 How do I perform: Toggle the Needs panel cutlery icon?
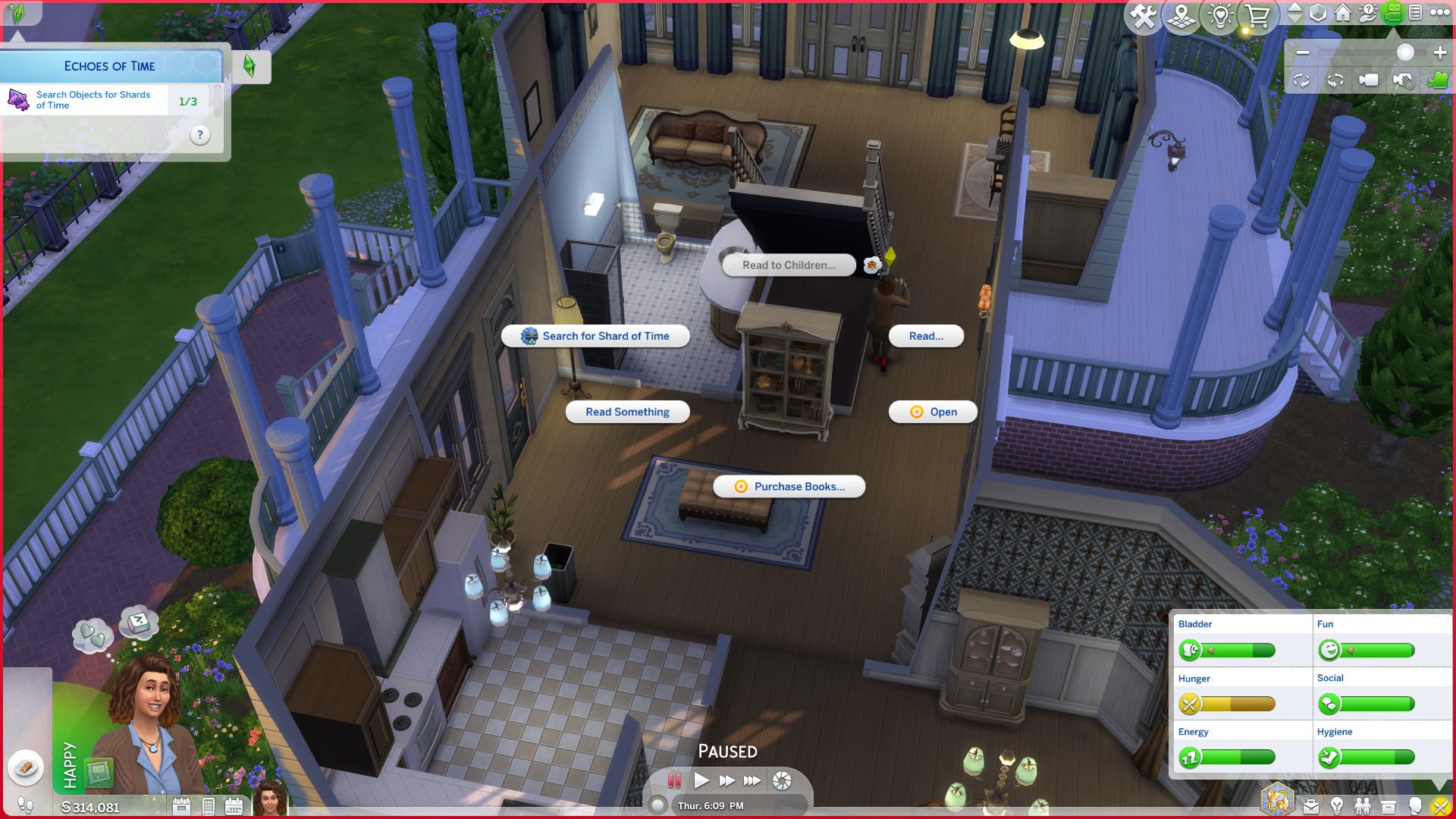coord(1440,806)
